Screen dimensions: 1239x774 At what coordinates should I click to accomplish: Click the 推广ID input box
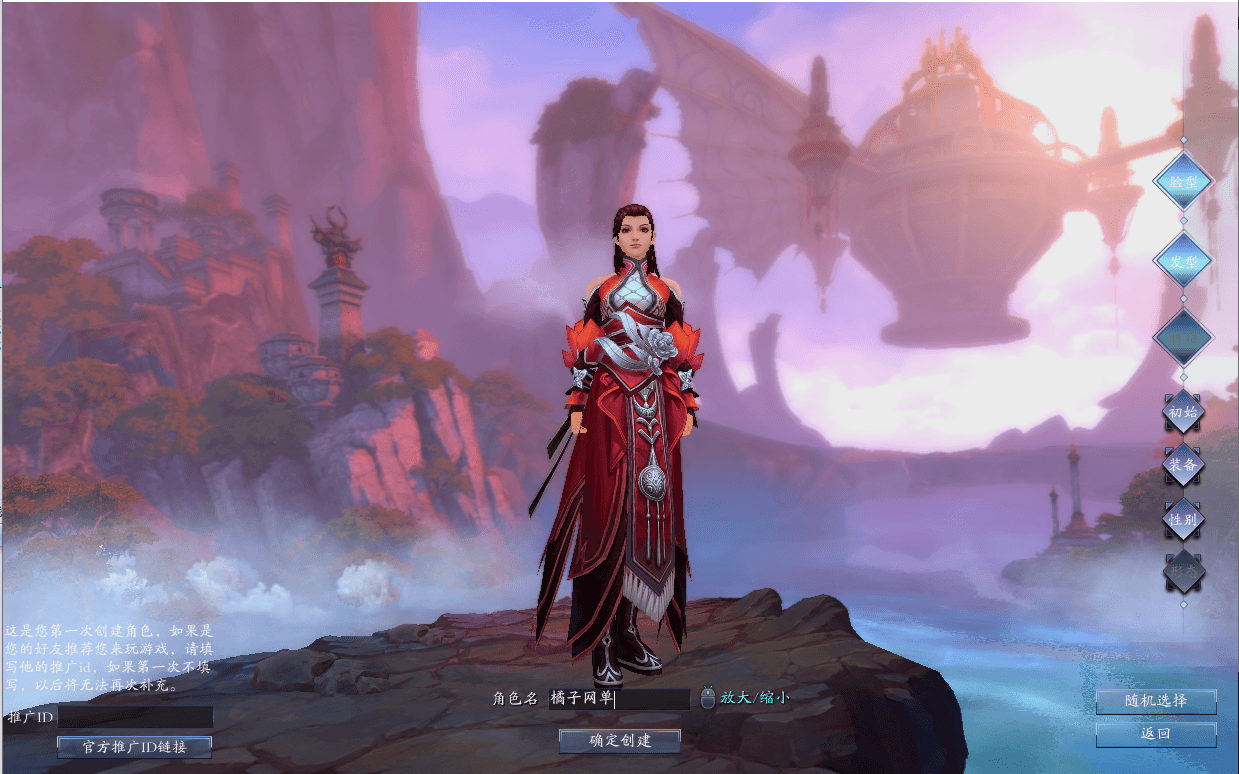(135, 717)
